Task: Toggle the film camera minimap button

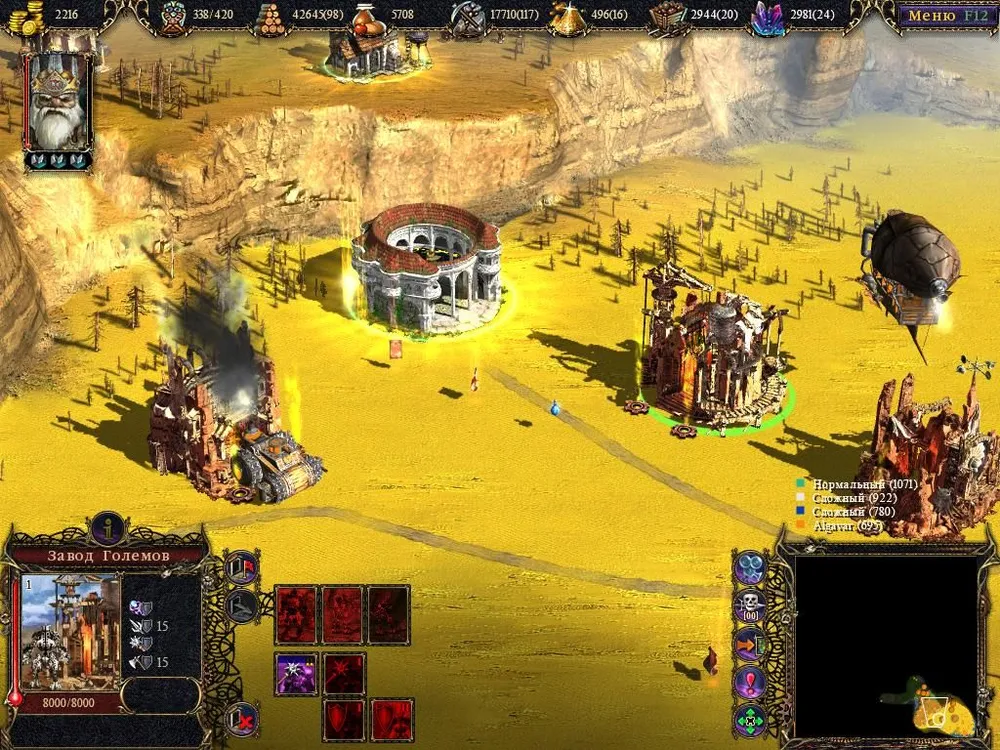Action: (x=750, y=567)
